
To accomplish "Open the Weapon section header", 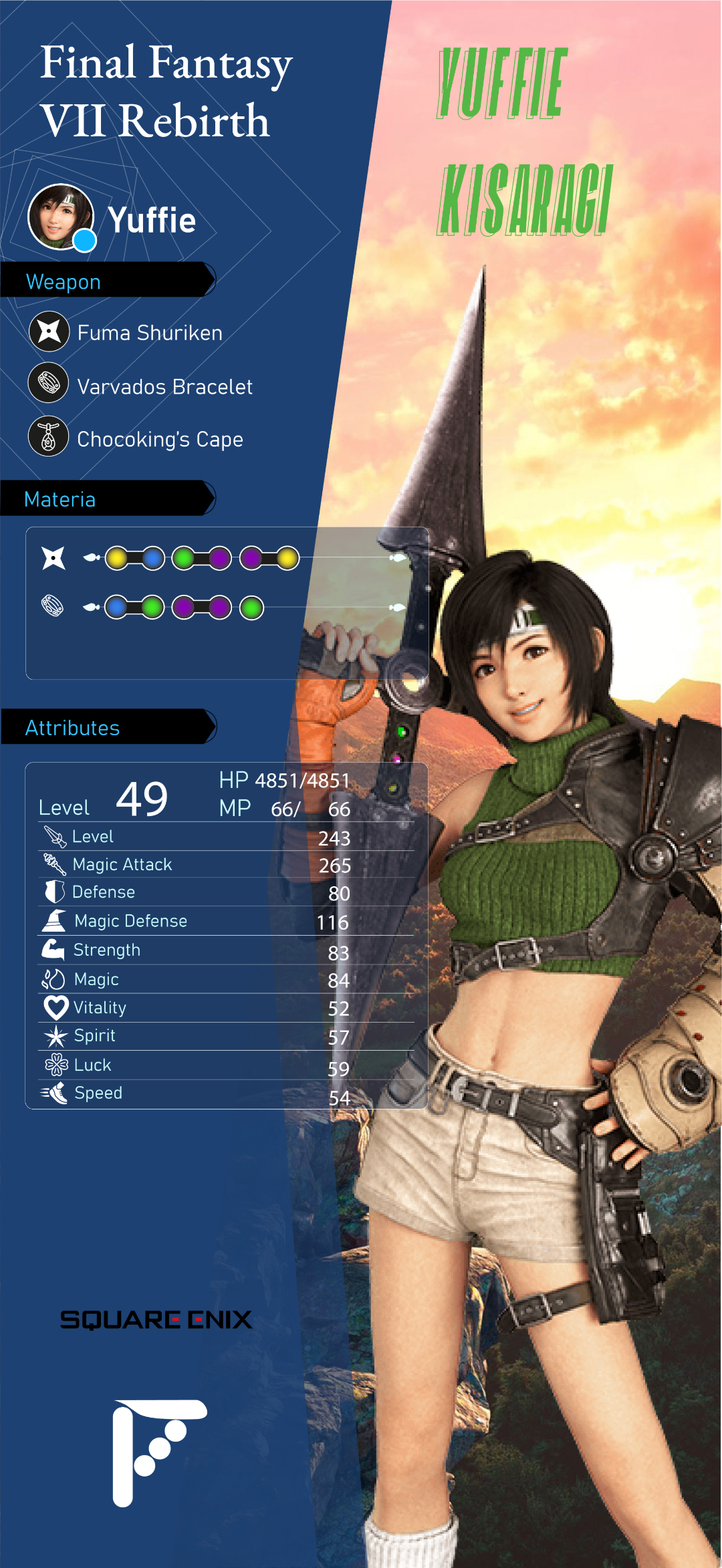I will 107,280.
